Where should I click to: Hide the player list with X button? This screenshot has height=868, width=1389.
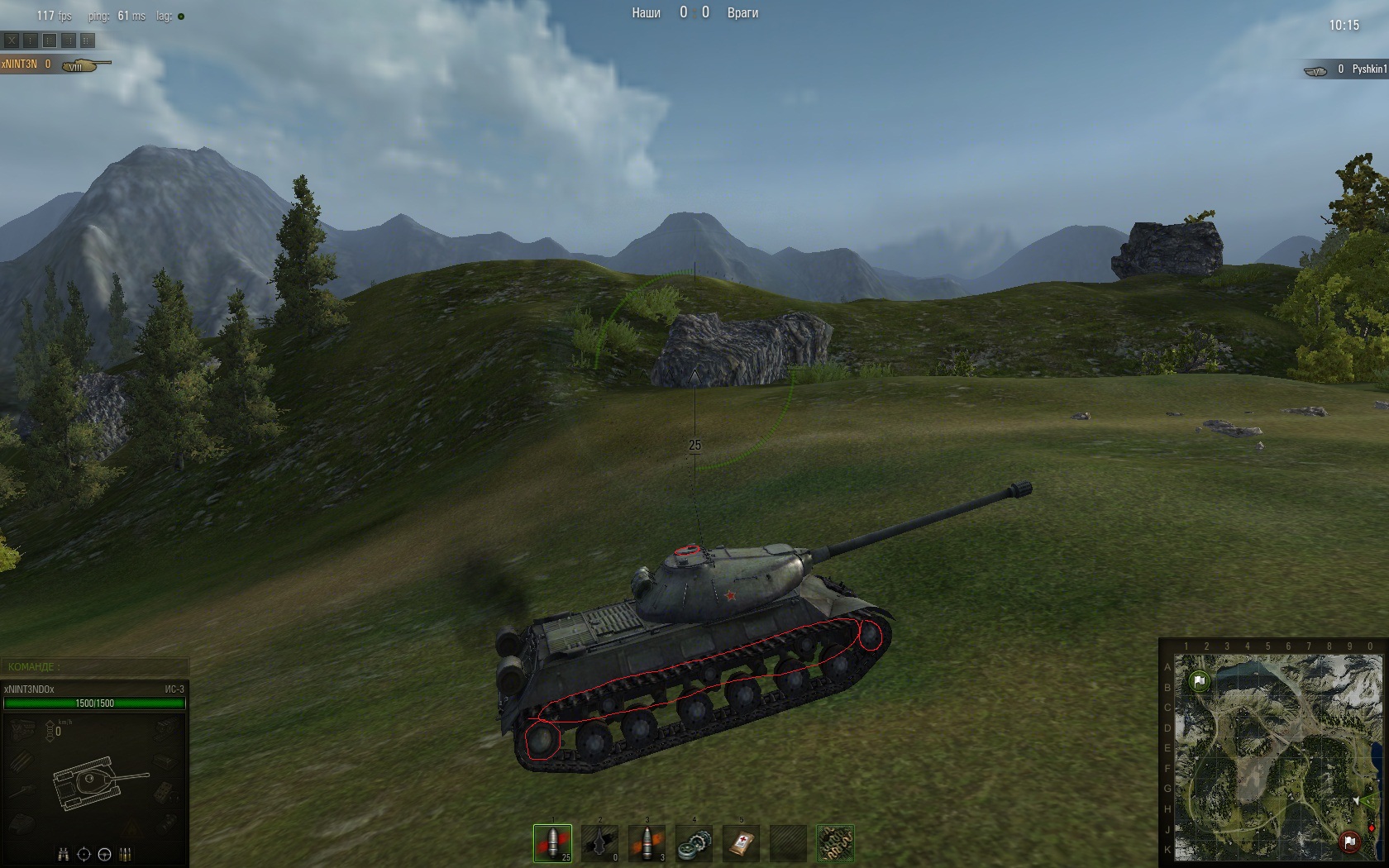tap(12, 41)
